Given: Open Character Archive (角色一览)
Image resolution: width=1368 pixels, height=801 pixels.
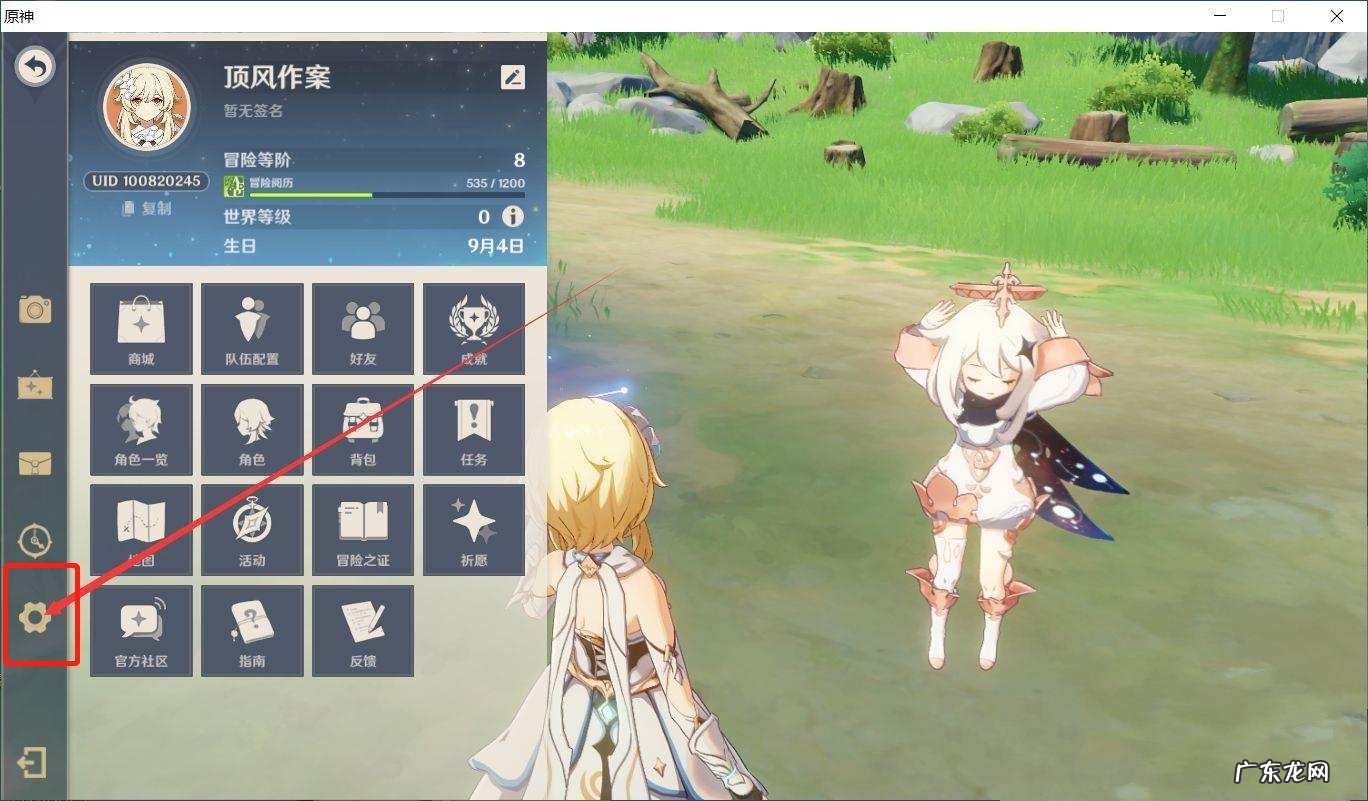Looking at the screenshot, I should point(140,429).
